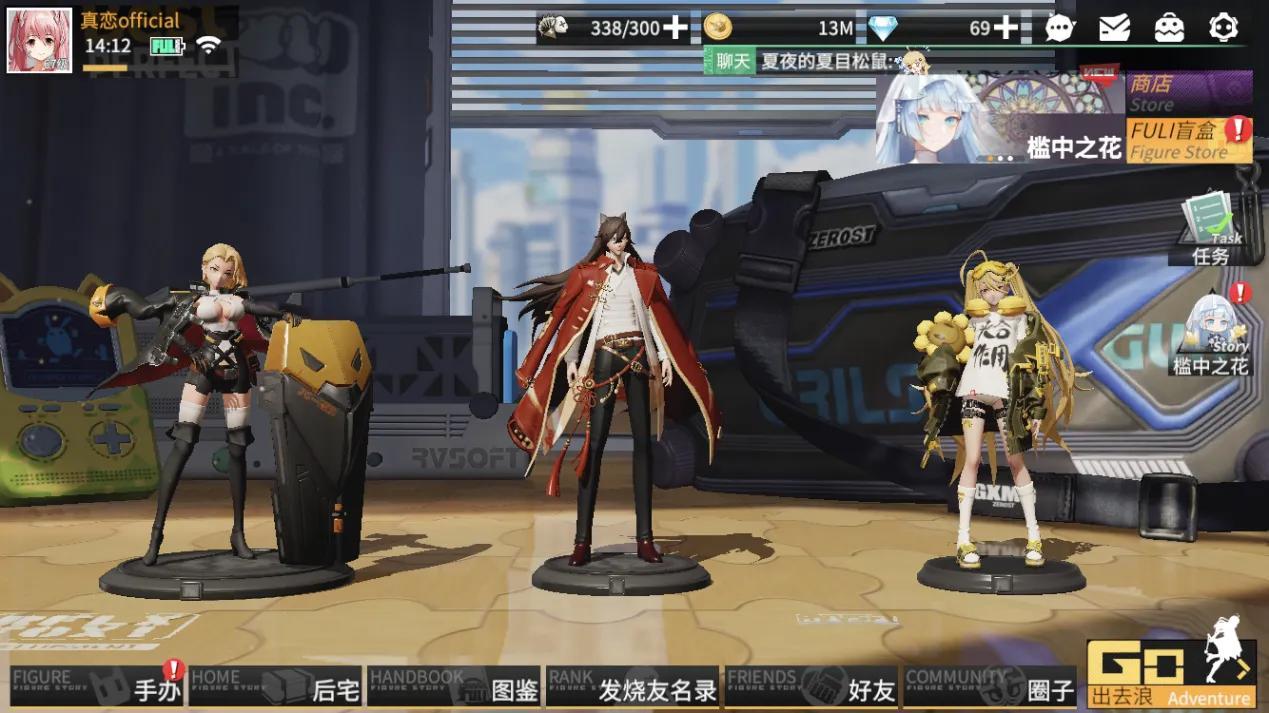Enter the 圈子 Community menu
The width and height of the screenshot is (1269, 713).
(x=989, y=687)
